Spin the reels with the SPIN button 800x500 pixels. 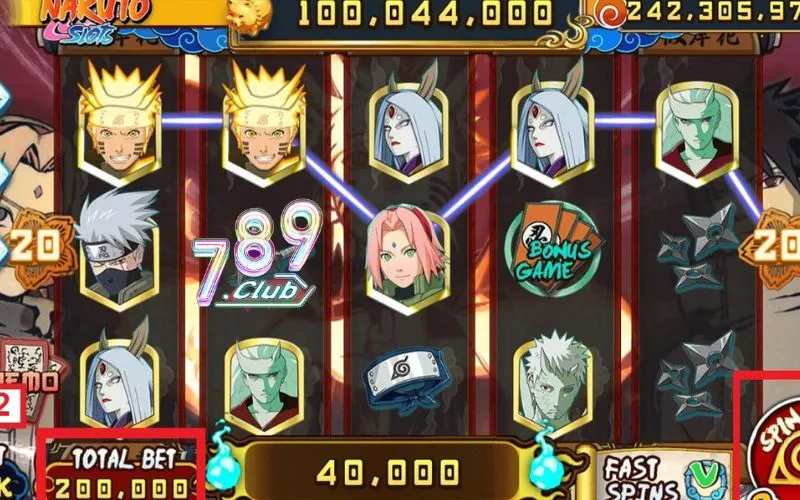[774, 442]
